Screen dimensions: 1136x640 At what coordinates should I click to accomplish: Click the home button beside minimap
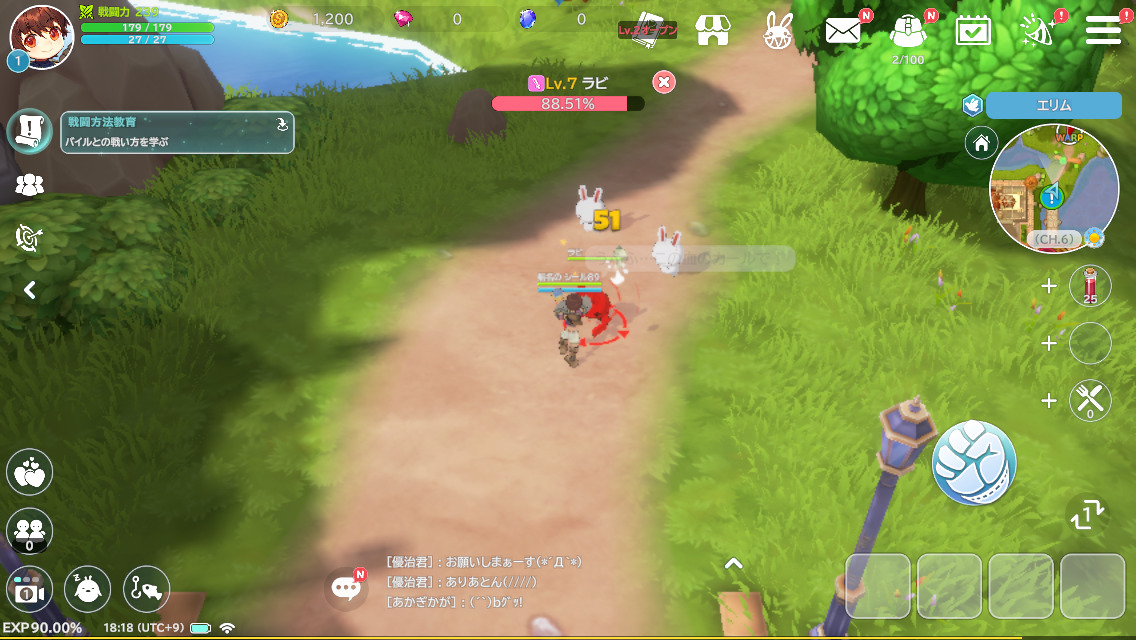pyautogui.click(x=981, y=143)
